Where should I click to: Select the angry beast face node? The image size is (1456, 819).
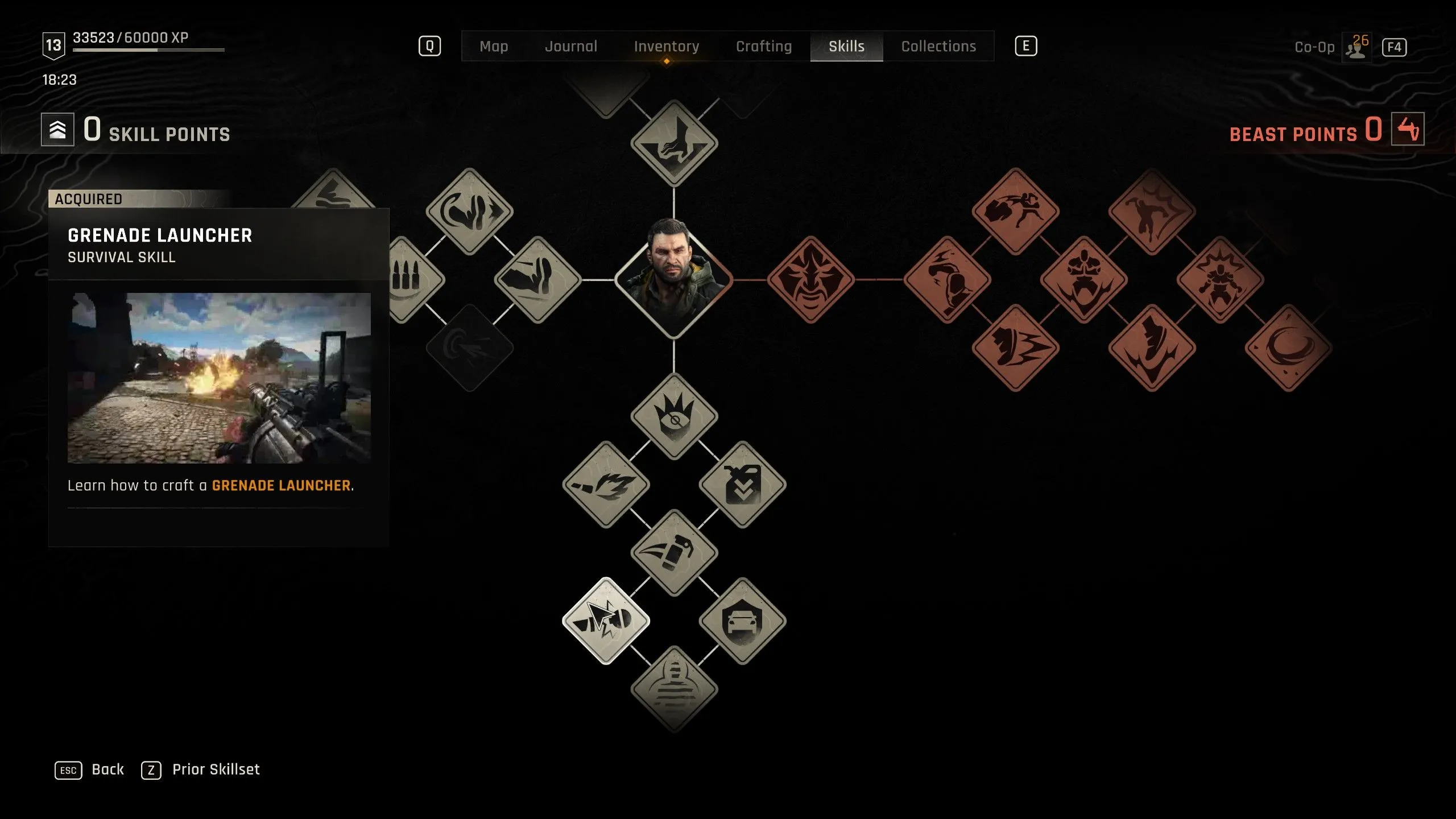click(810, 280)
